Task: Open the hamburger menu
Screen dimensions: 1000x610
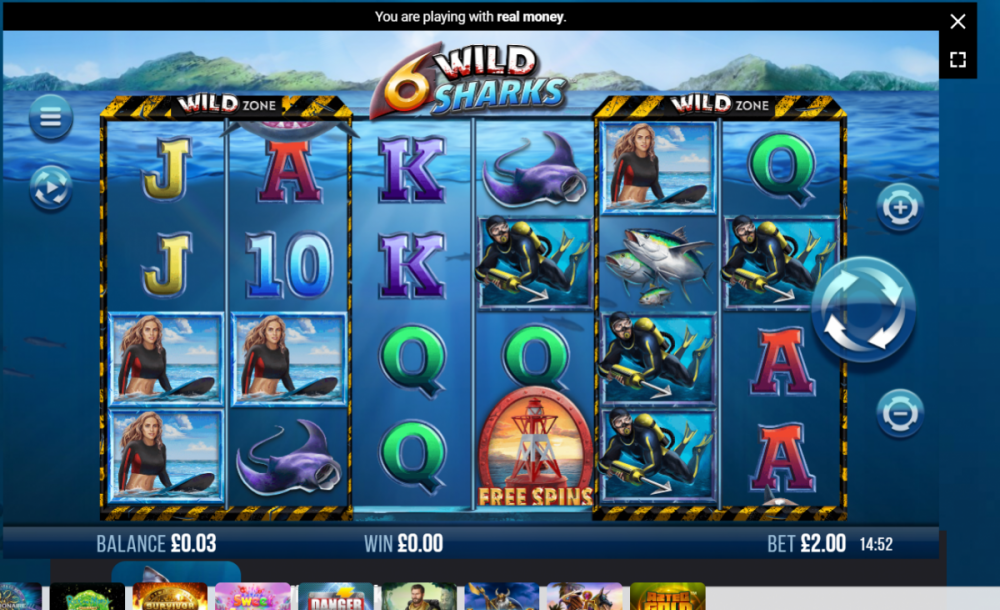Action: pos(50,118)
